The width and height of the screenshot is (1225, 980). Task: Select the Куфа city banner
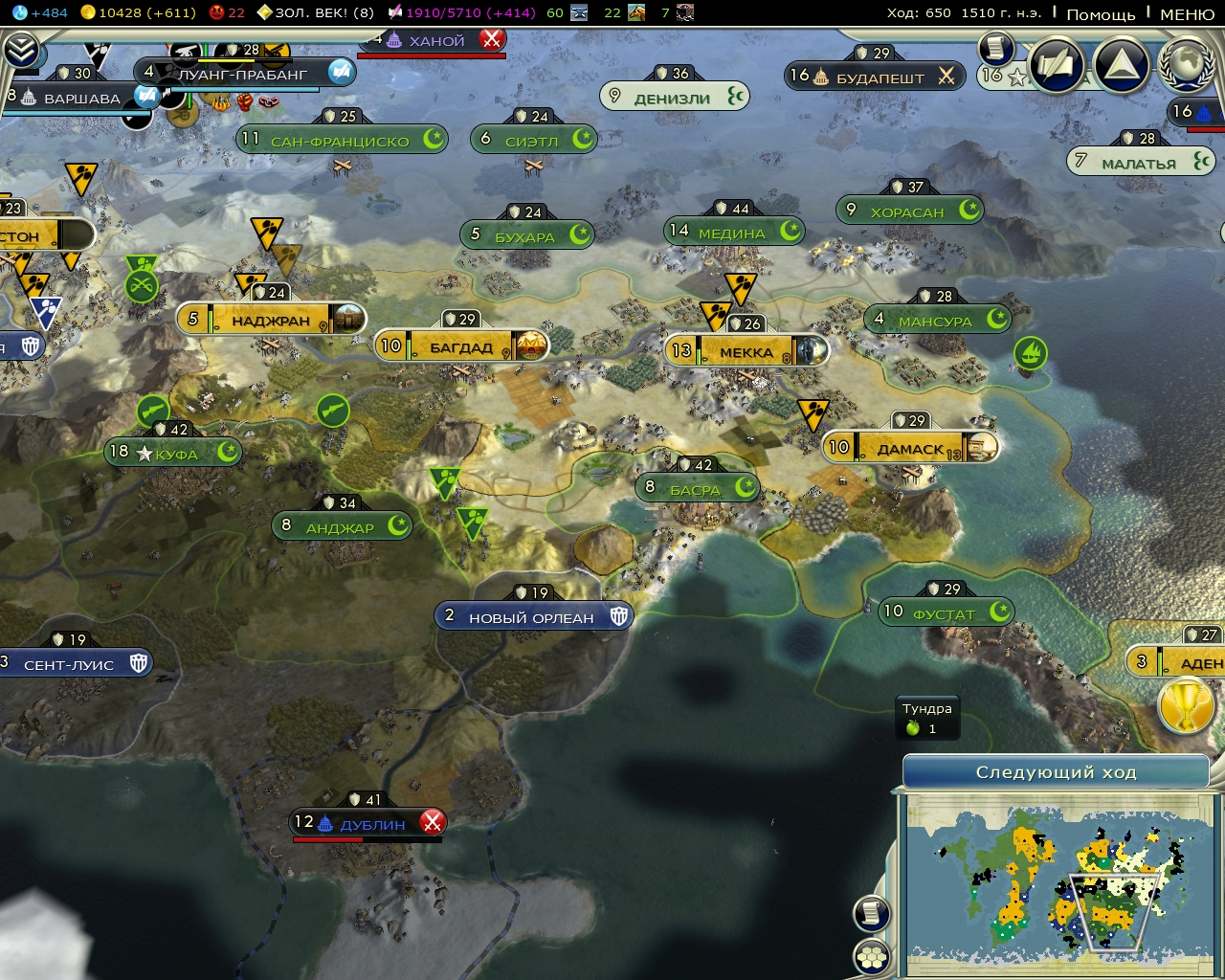(x=172, y=452)
